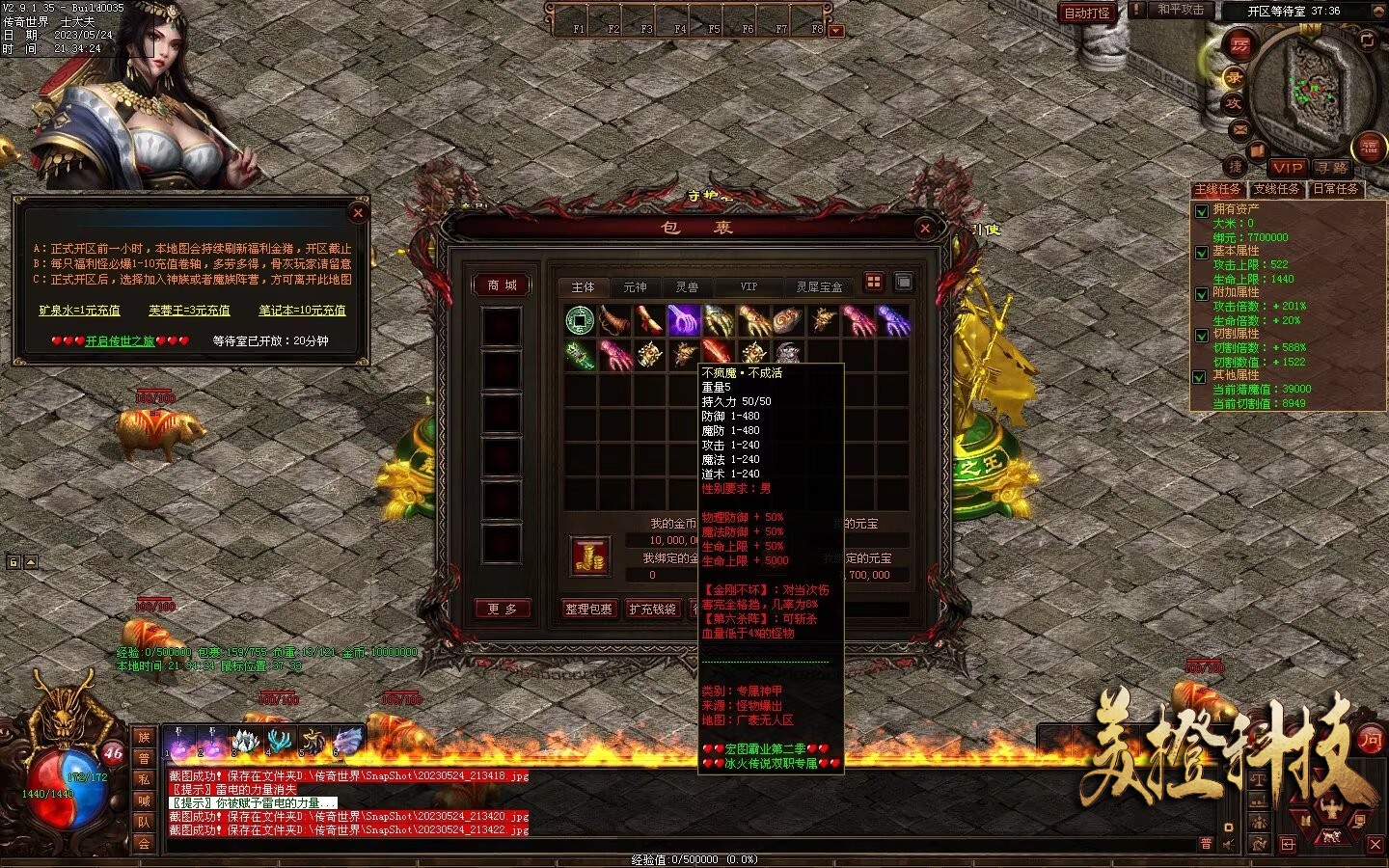The height and width of the screenshot is (868, 1389).
Task: Activate 寻路 pathfinding
Action: [1331, 168]
